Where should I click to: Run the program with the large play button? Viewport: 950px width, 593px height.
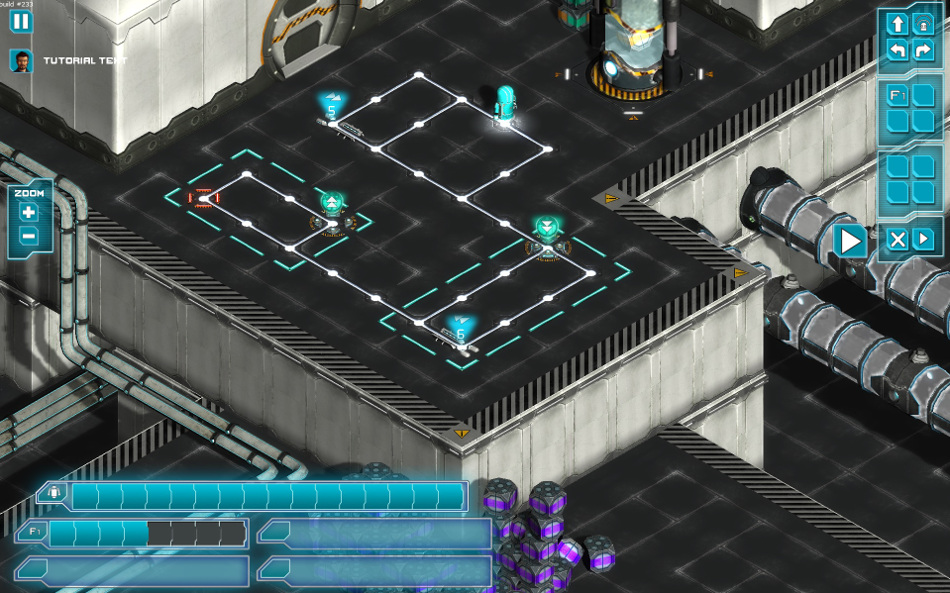click(x=850, y=241)
